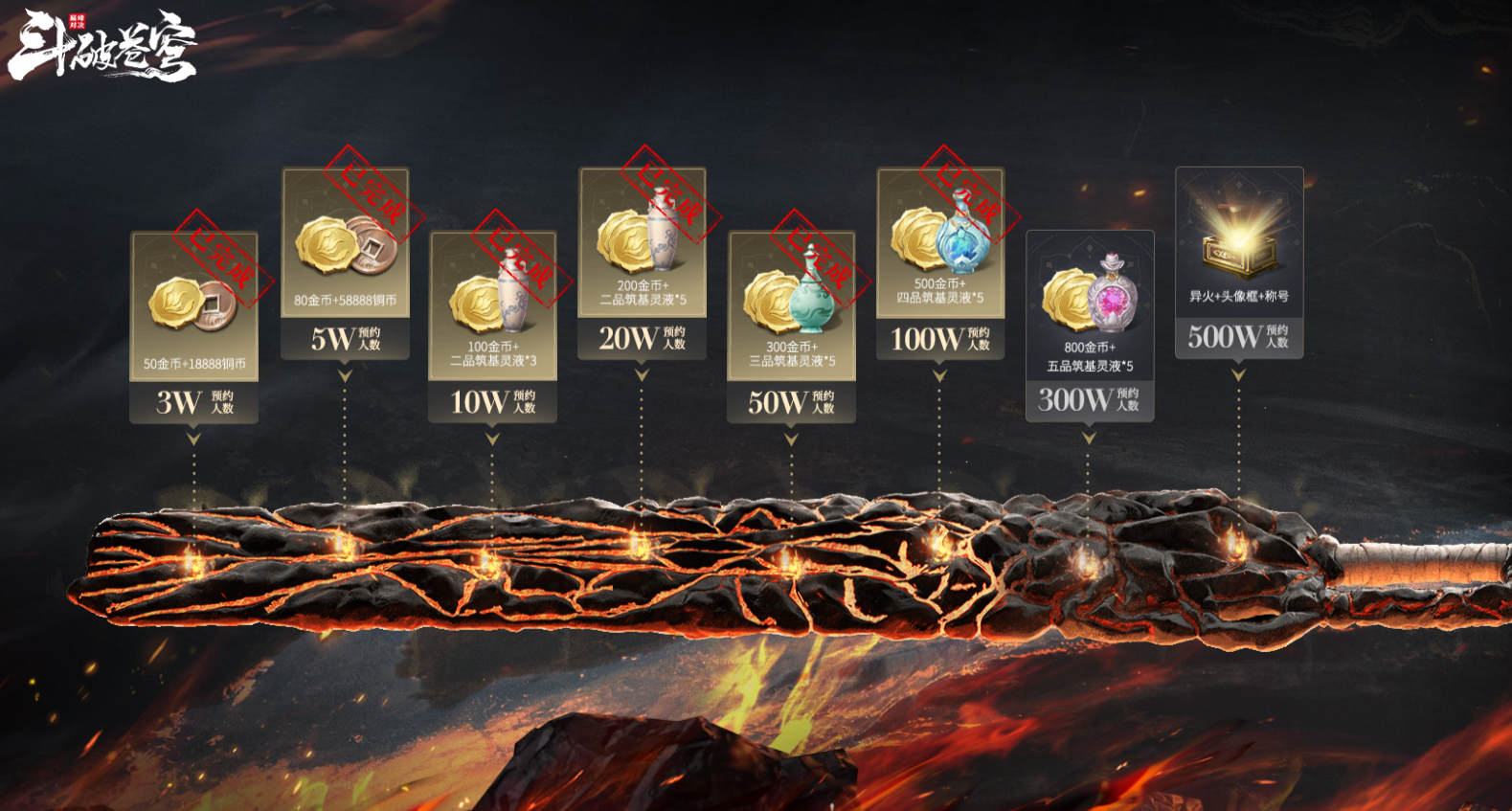Open the 10W milestone reward card
Viewport: 1512px width, 811px height.
[492, 326]
